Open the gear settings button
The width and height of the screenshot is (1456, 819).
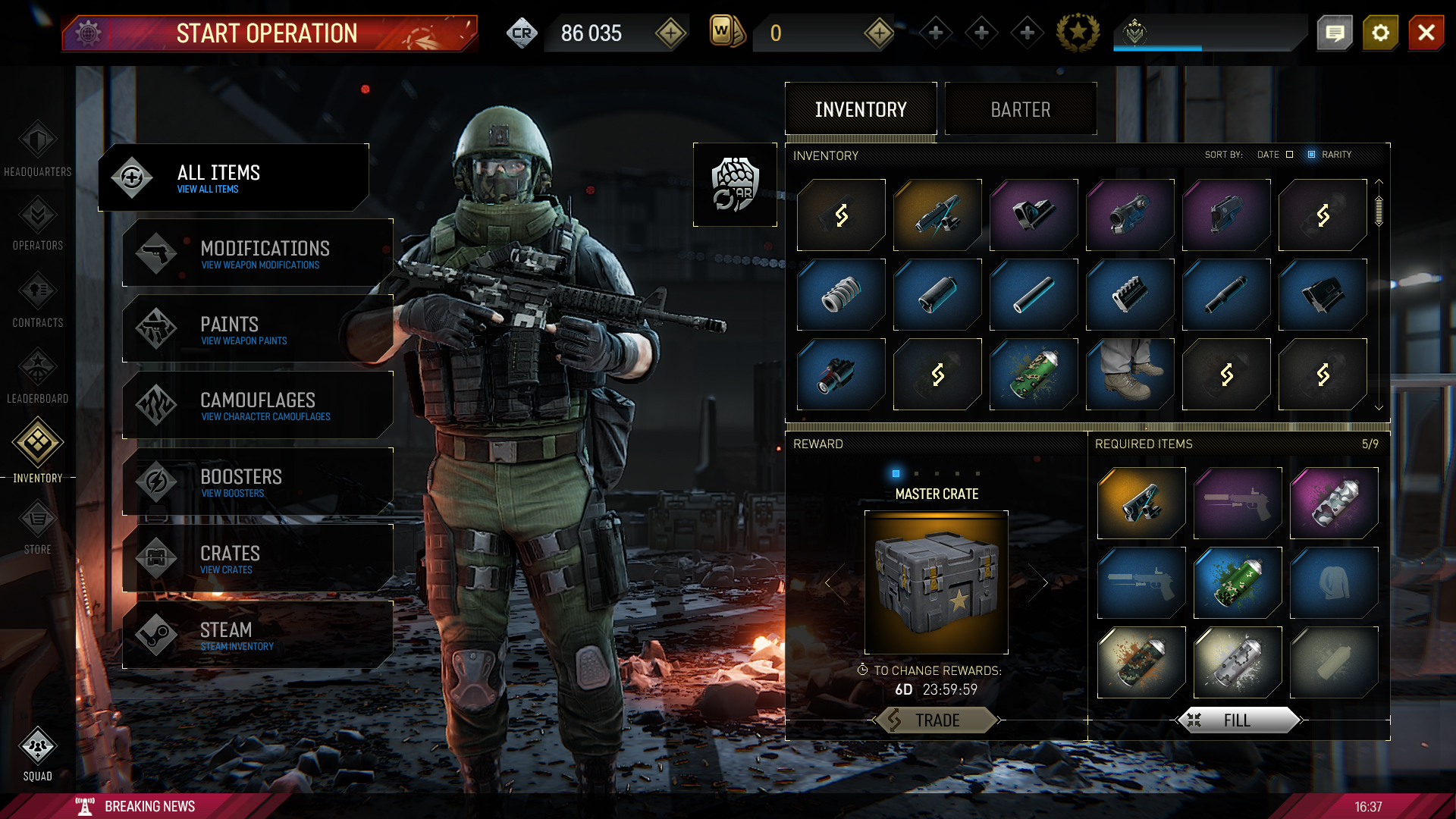(1380, 33)
